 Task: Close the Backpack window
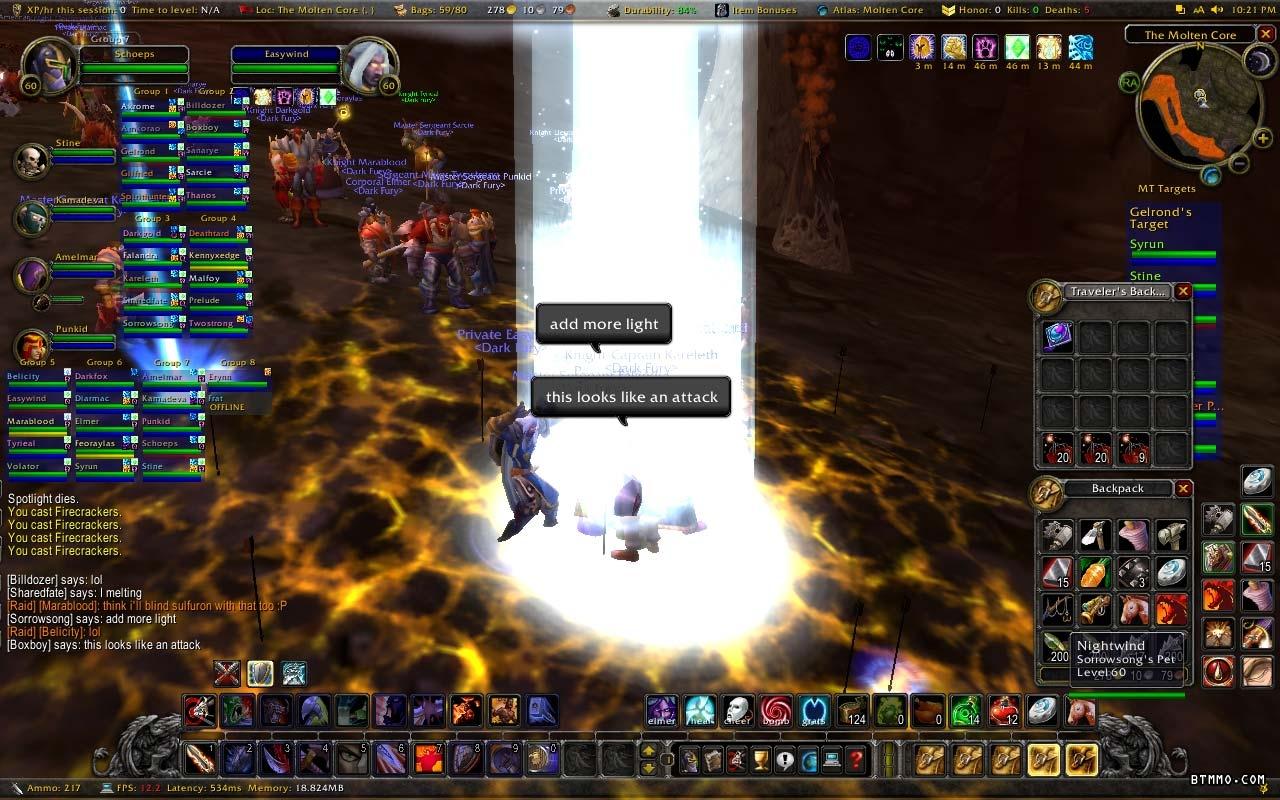1183,489
